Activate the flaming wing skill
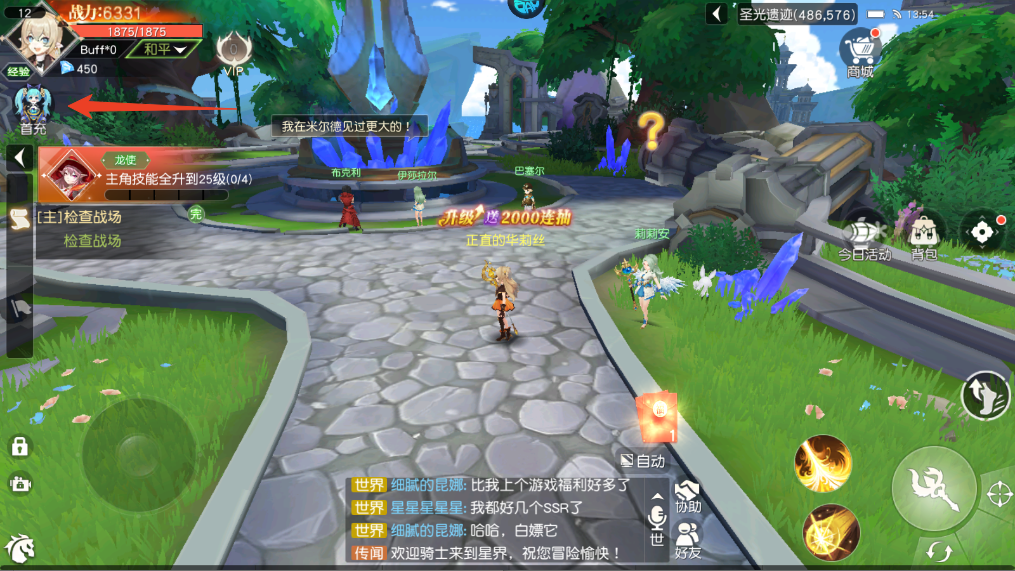The image size is (1015, 571). pyautogui.click(x=822, y=464)
